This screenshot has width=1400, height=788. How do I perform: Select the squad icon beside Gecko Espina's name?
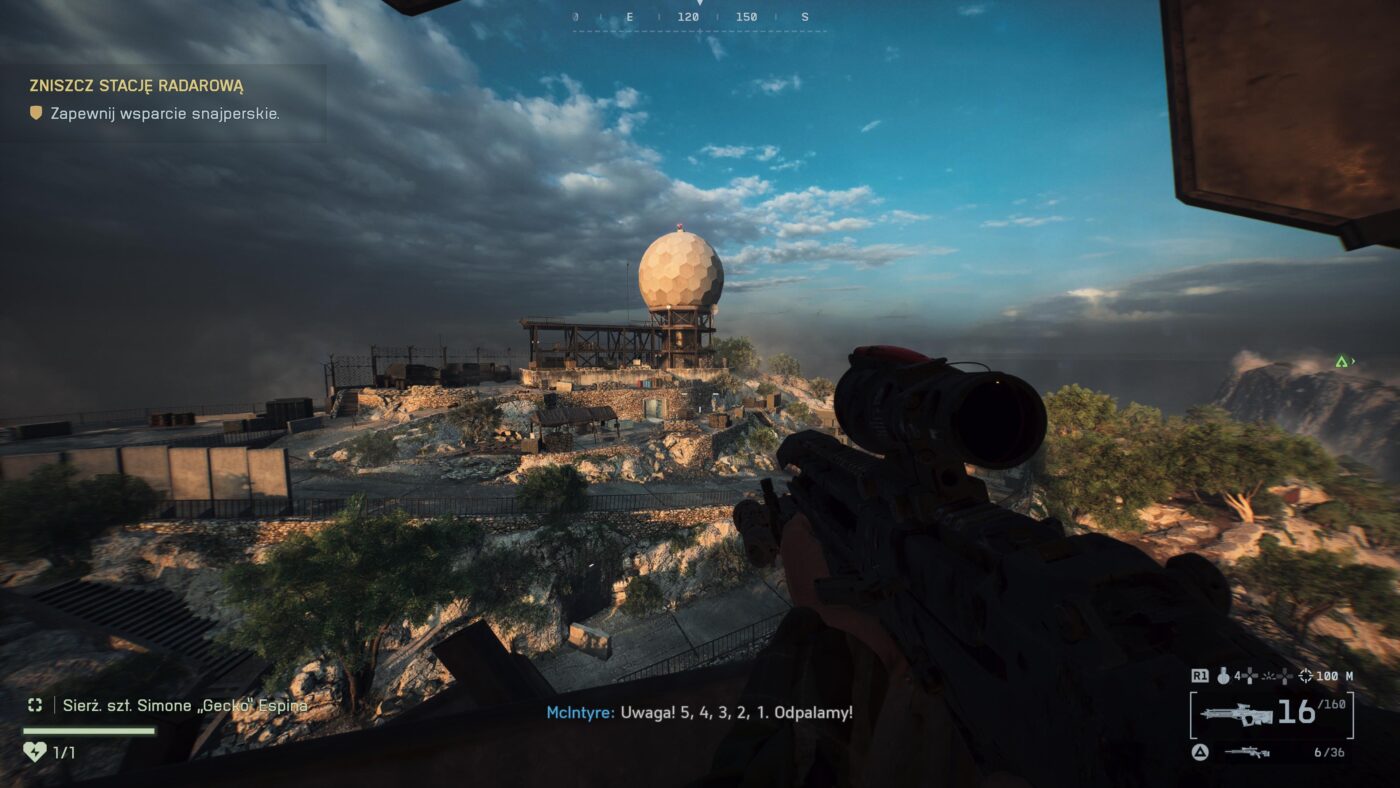(x=35, y=705)
